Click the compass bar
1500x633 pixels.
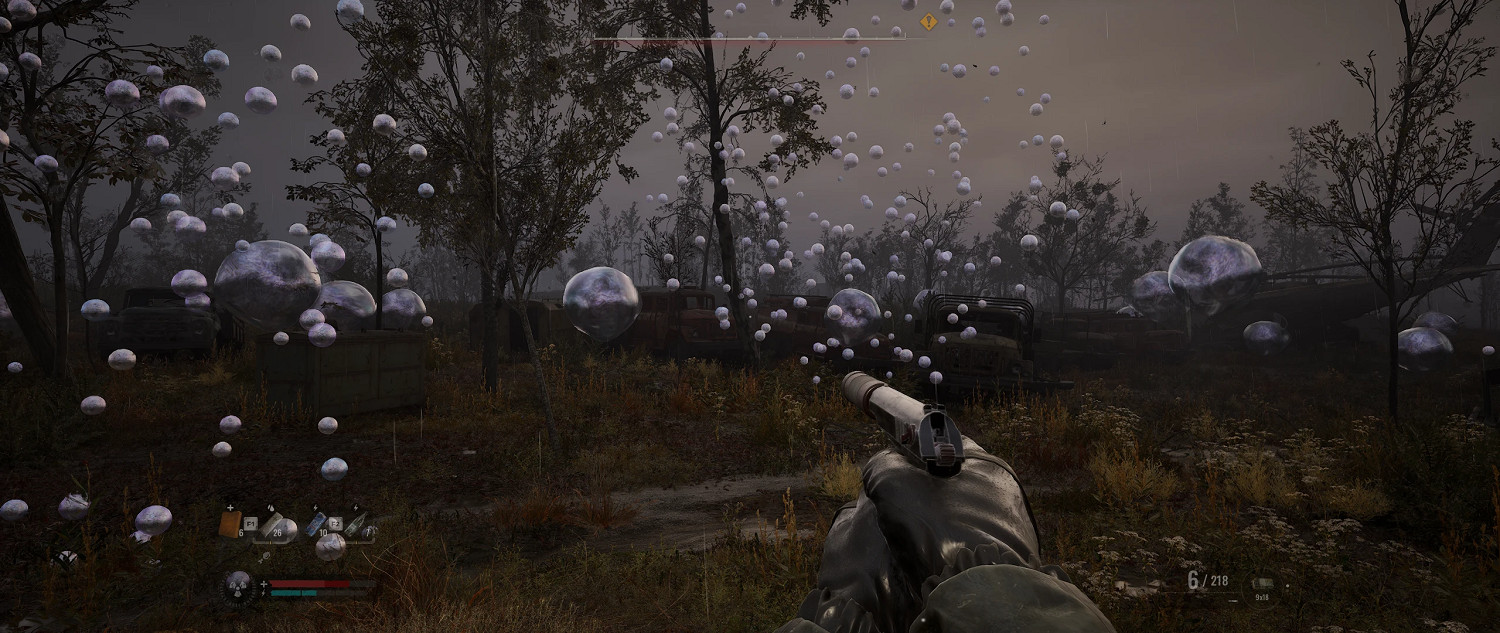point(750,40)
